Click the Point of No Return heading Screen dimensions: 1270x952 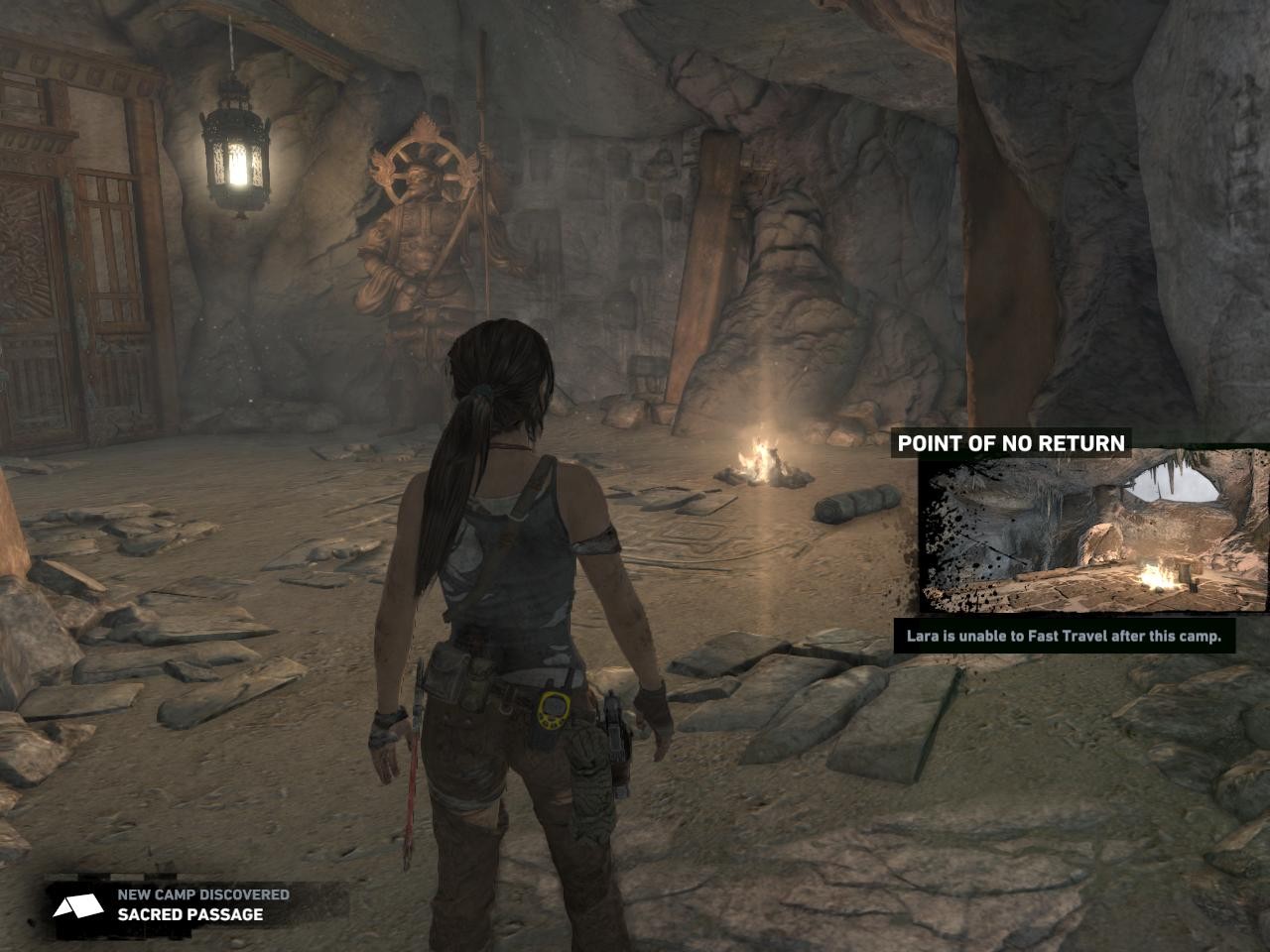(1011, 443)
